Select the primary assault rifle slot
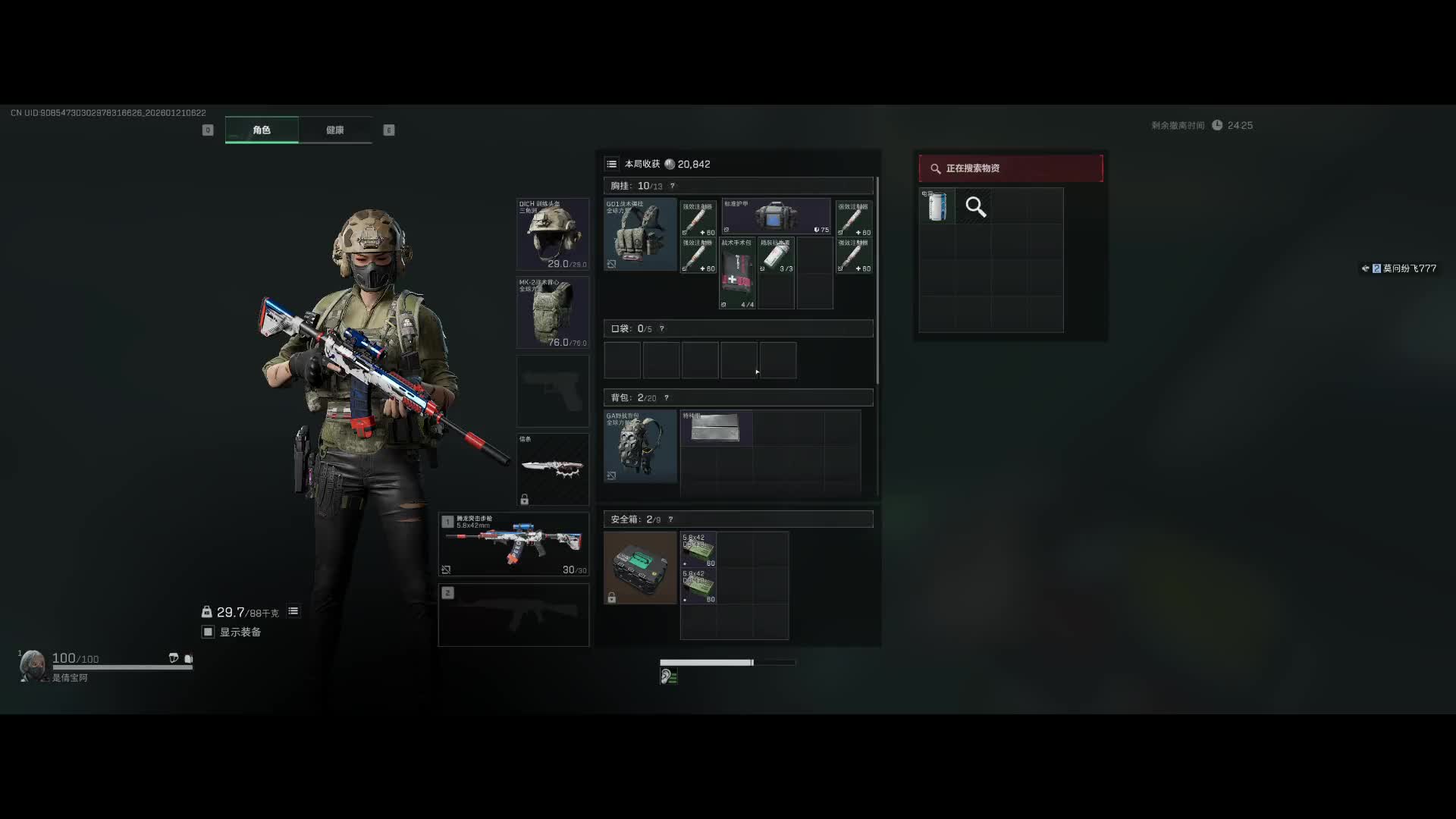The image size is (1456, 819). pyautogui.click(x=513, y=544)
